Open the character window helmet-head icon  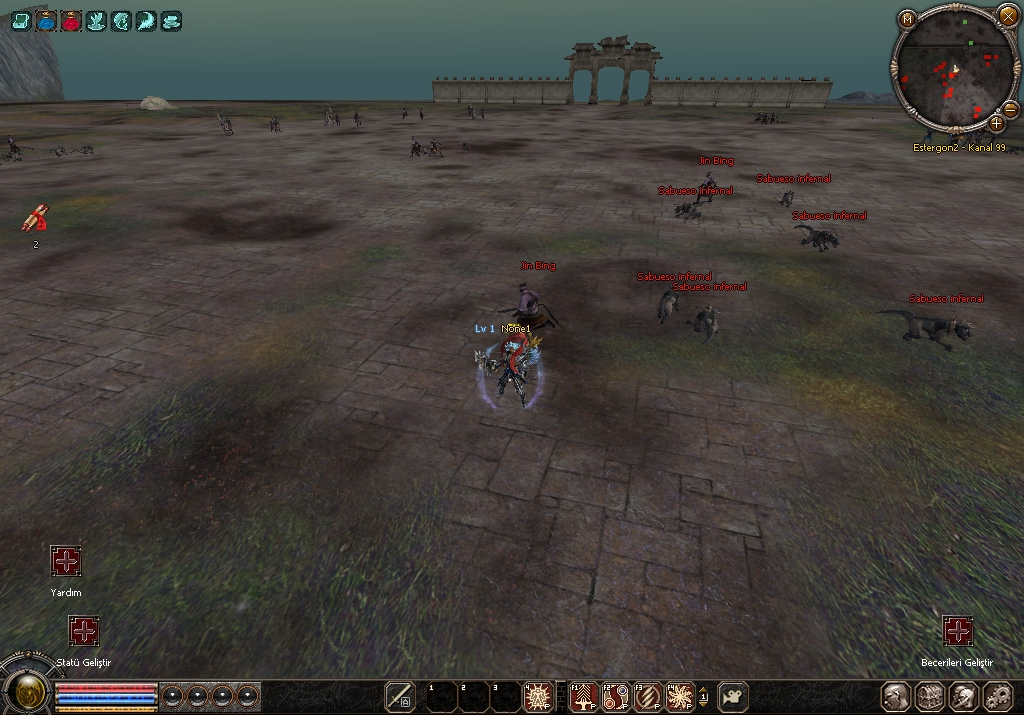[x=895, y=696]
